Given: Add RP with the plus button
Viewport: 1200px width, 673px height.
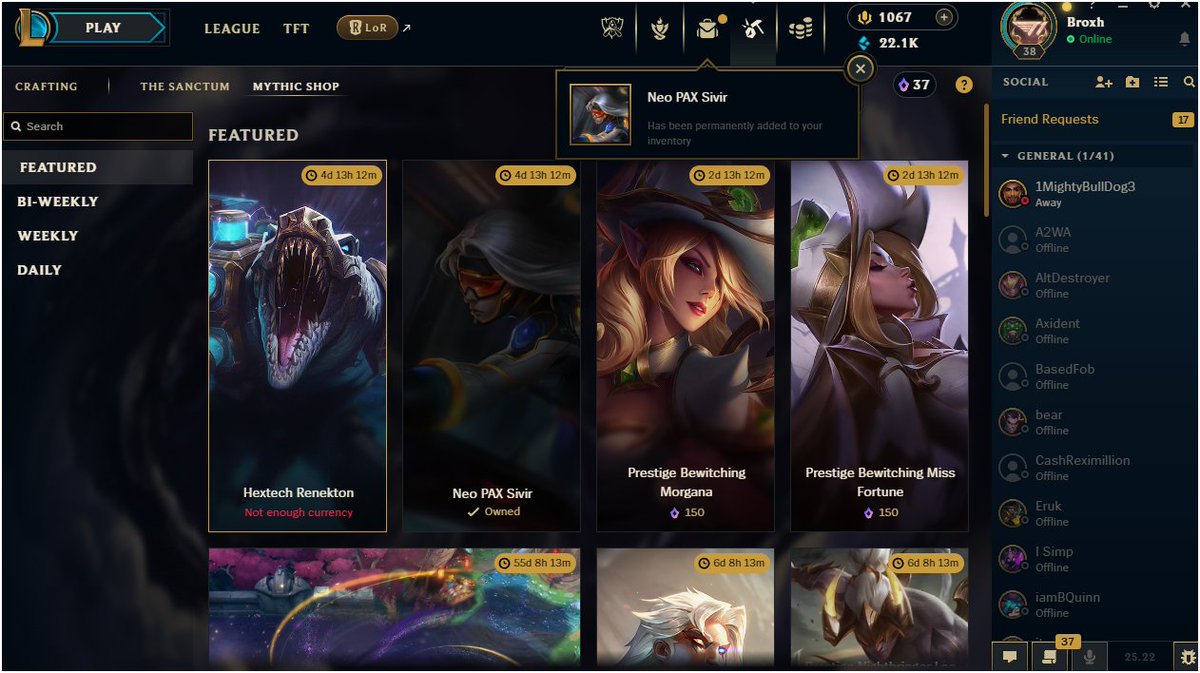Looking at the screenshot, I should 942,17.
